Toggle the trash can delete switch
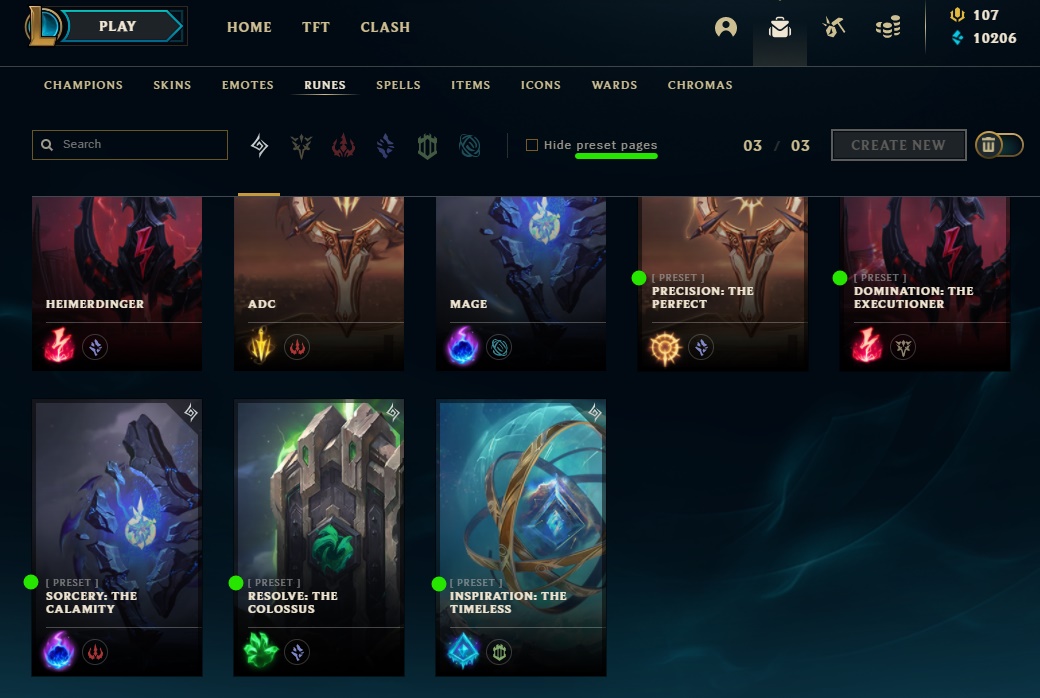This screenshot has height=698, width=1040. [999, 145]
